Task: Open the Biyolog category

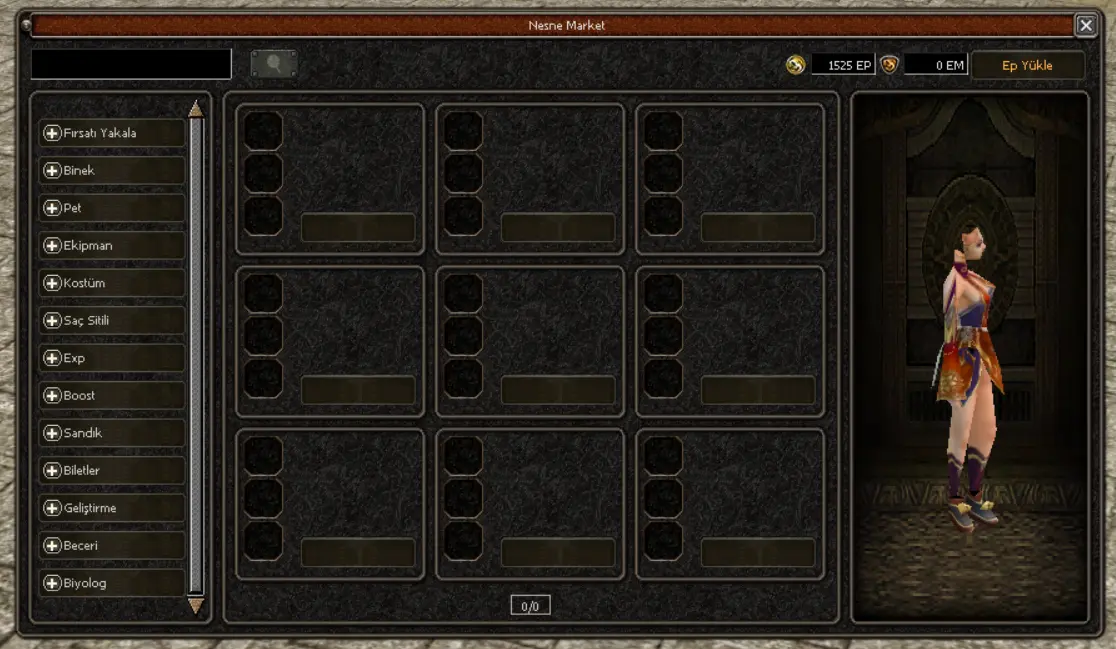Action: click(111, 583)
